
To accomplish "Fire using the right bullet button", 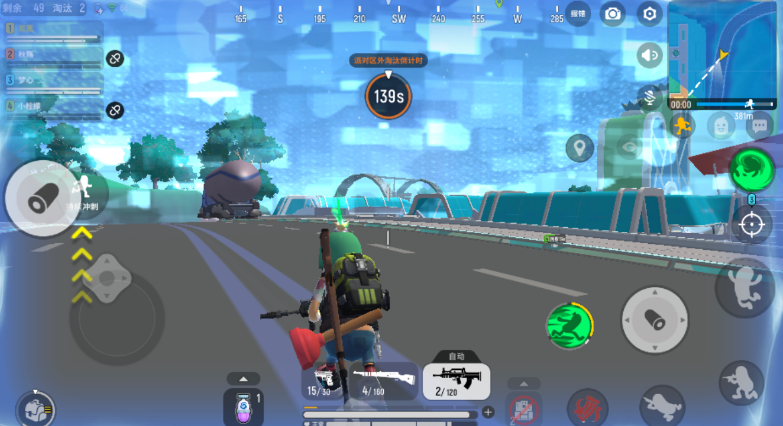I will 655,320.
